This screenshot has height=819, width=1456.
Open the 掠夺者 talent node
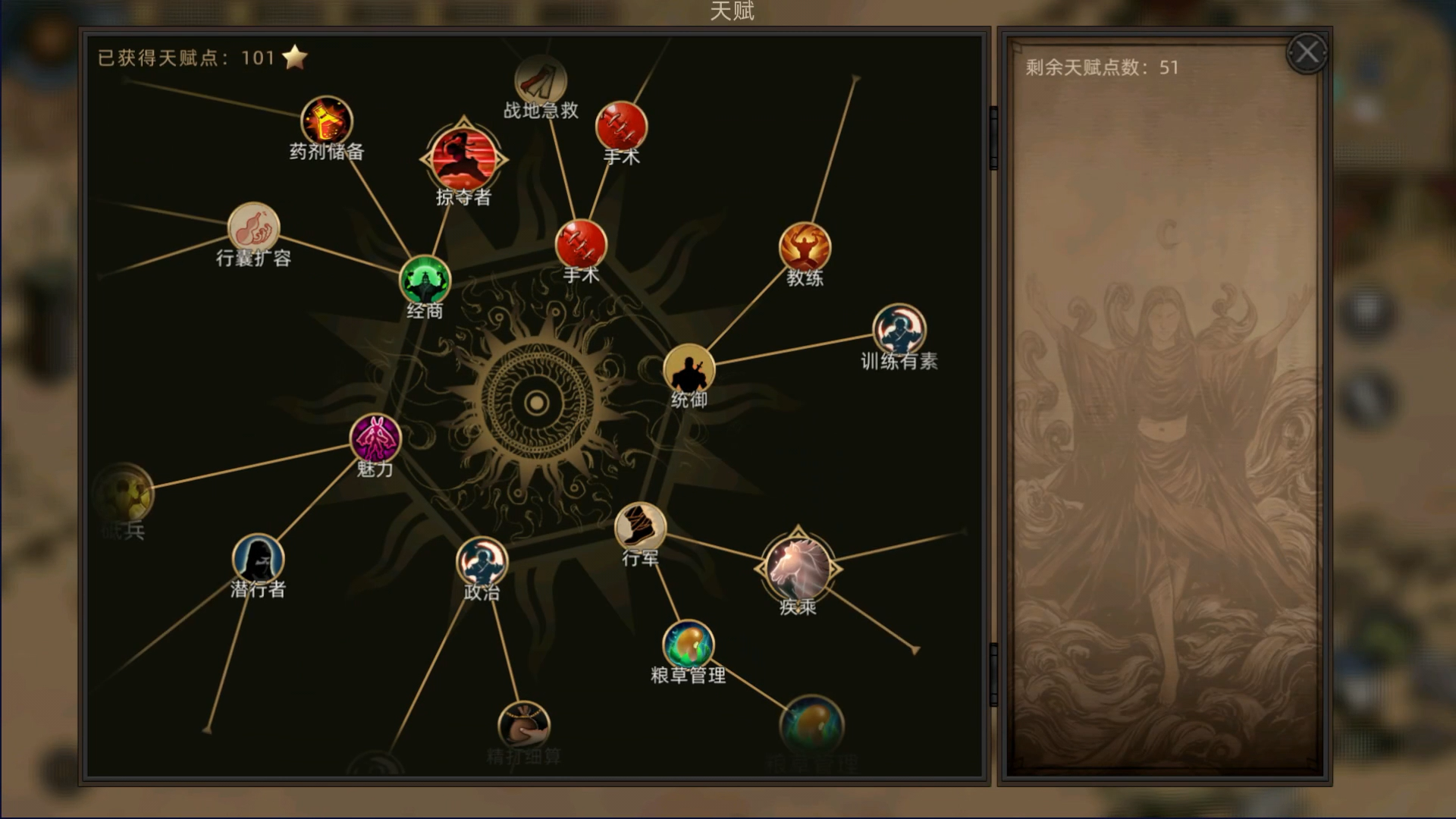tap(464, 158)
